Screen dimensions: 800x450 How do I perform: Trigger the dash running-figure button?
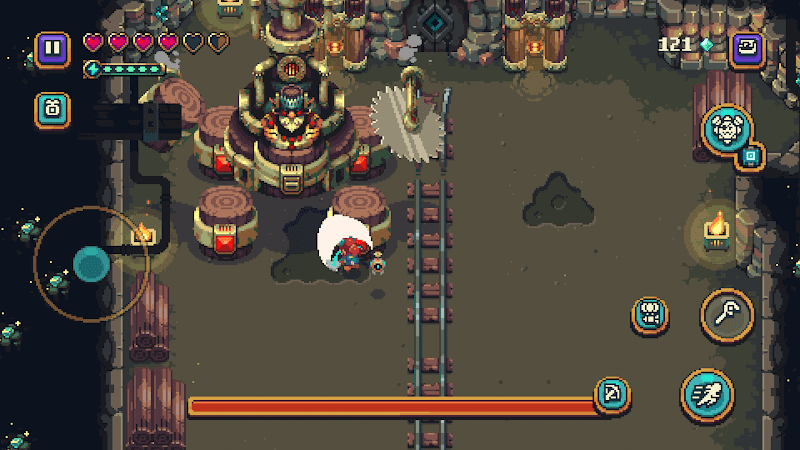coord(707,393)
